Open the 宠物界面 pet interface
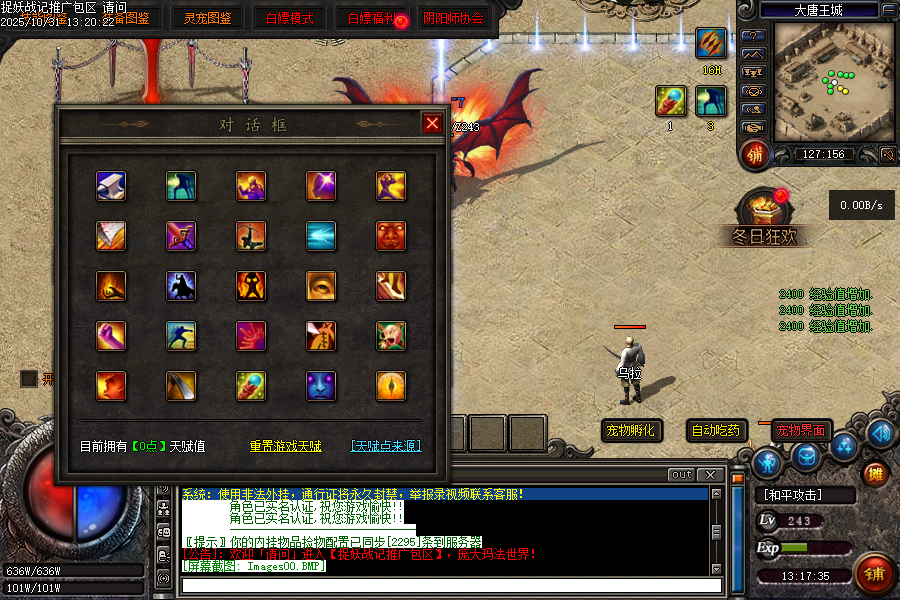The height and width of the screenshot is (600, 900). (801, 431)
